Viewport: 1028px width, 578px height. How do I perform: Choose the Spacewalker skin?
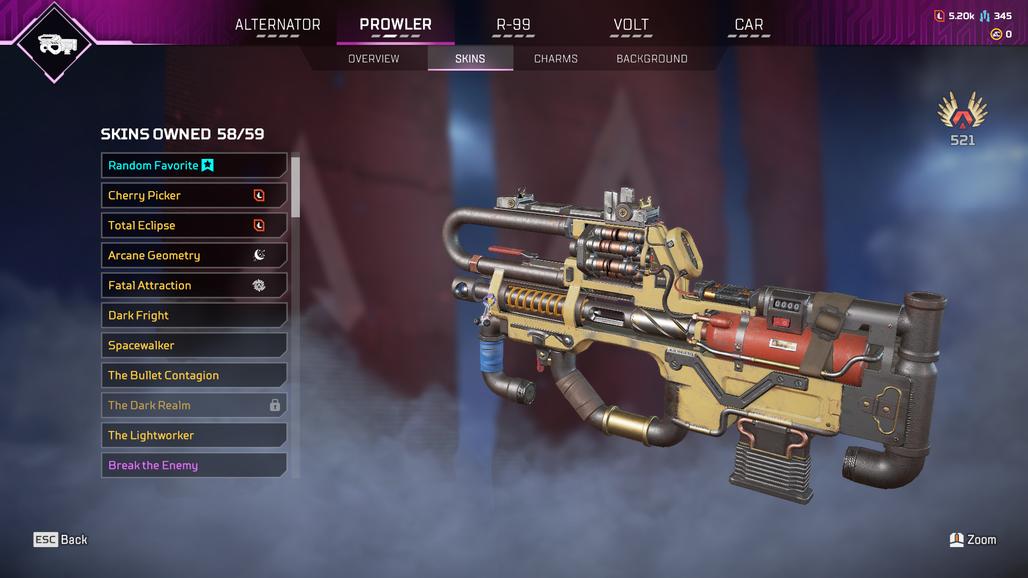[x=194, y=346]
